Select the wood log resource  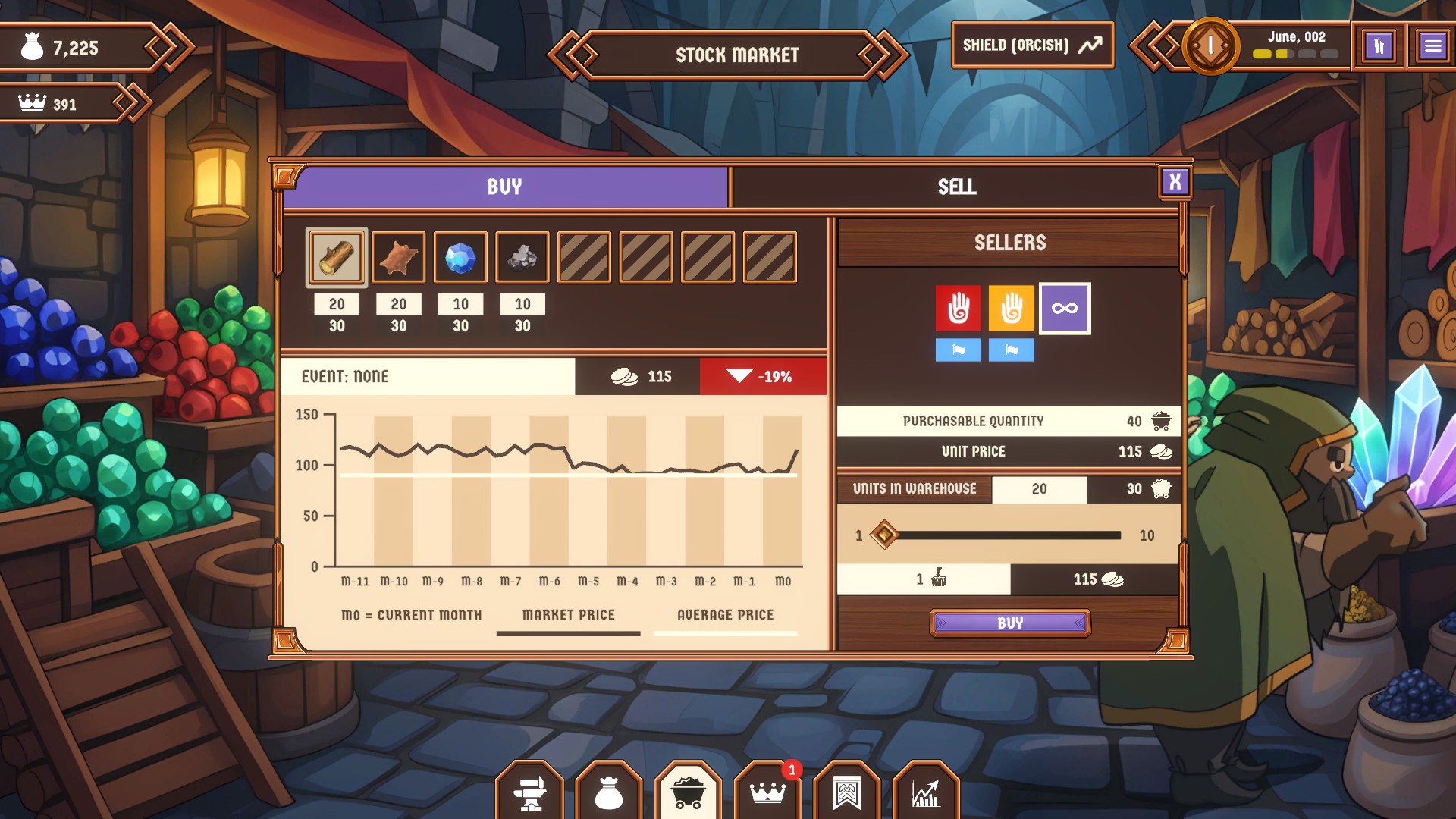[337, 258]
